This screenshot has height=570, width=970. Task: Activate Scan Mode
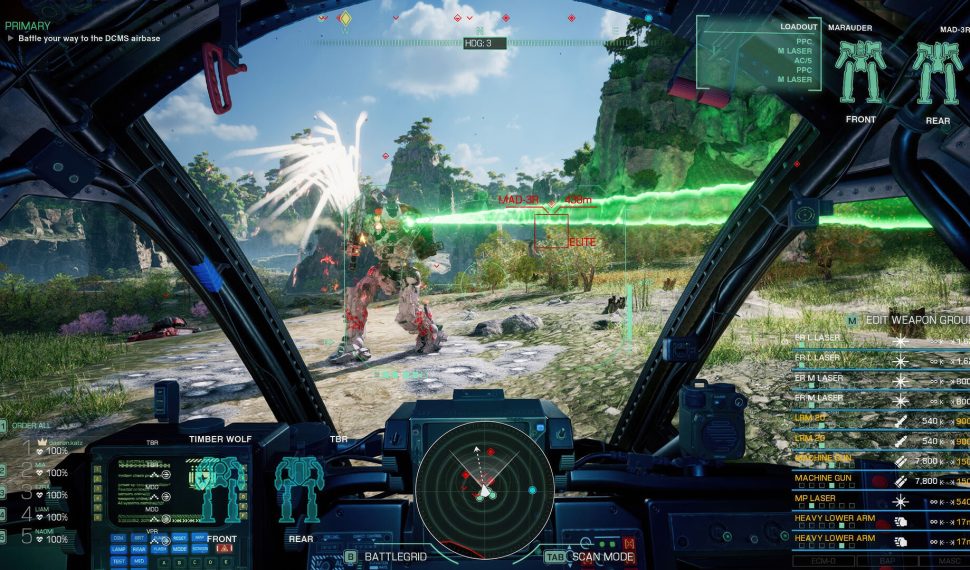pyautogui.click(x=598, y=556)
